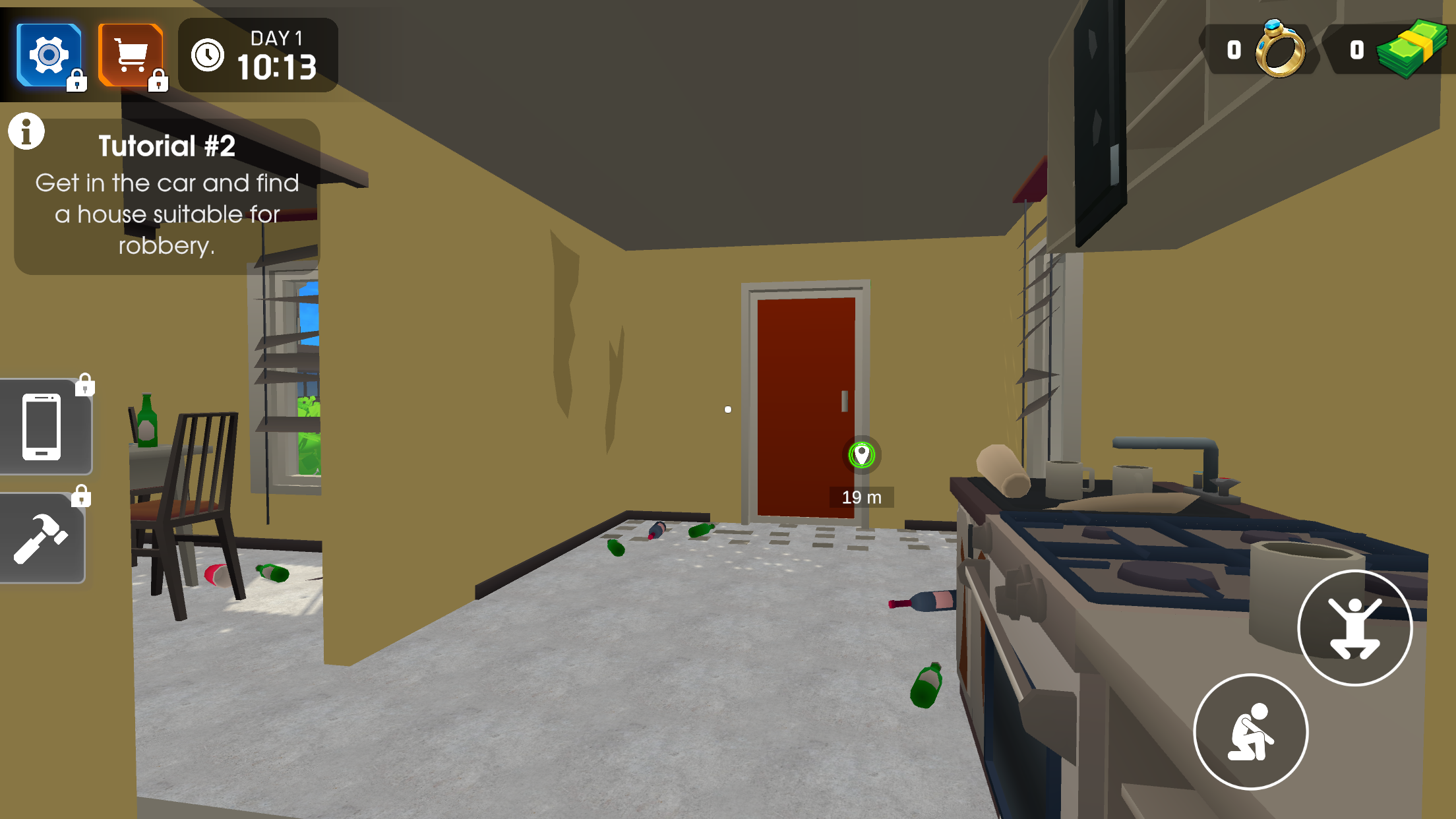
Task: Click the clock face in the time display
Action: [208, 55]
